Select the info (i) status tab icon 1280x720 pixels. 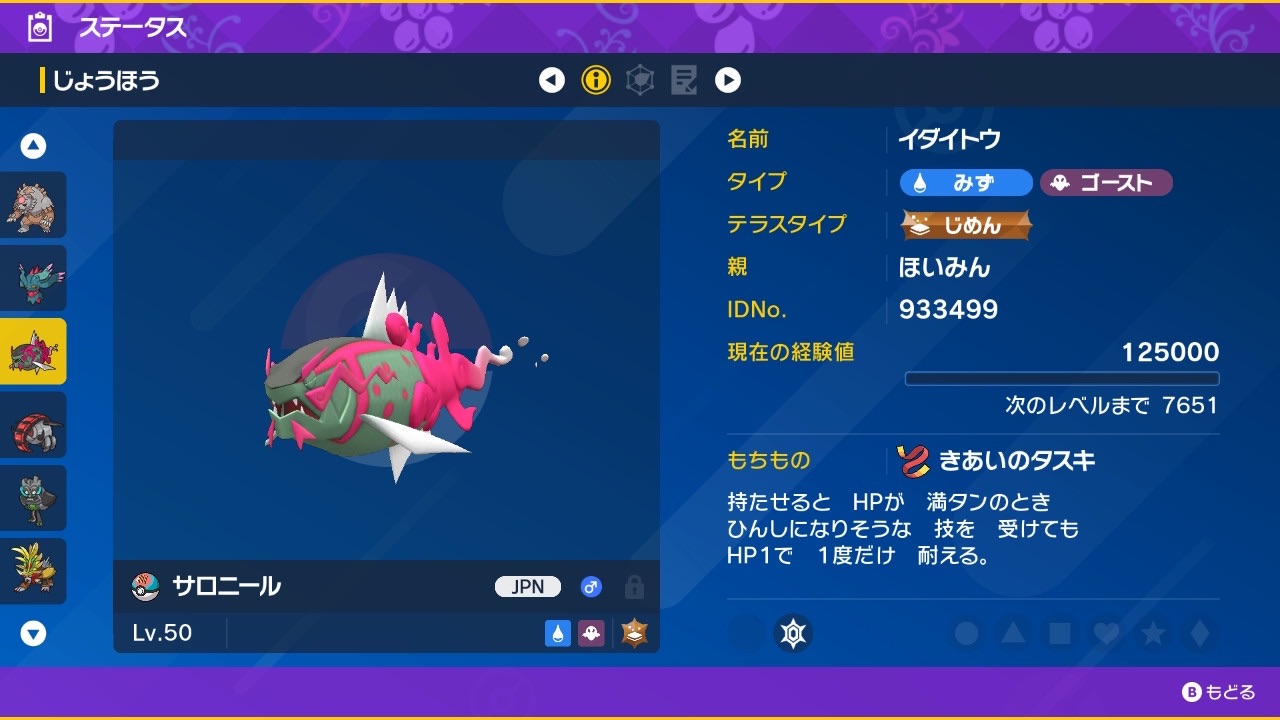click(596, 80)
